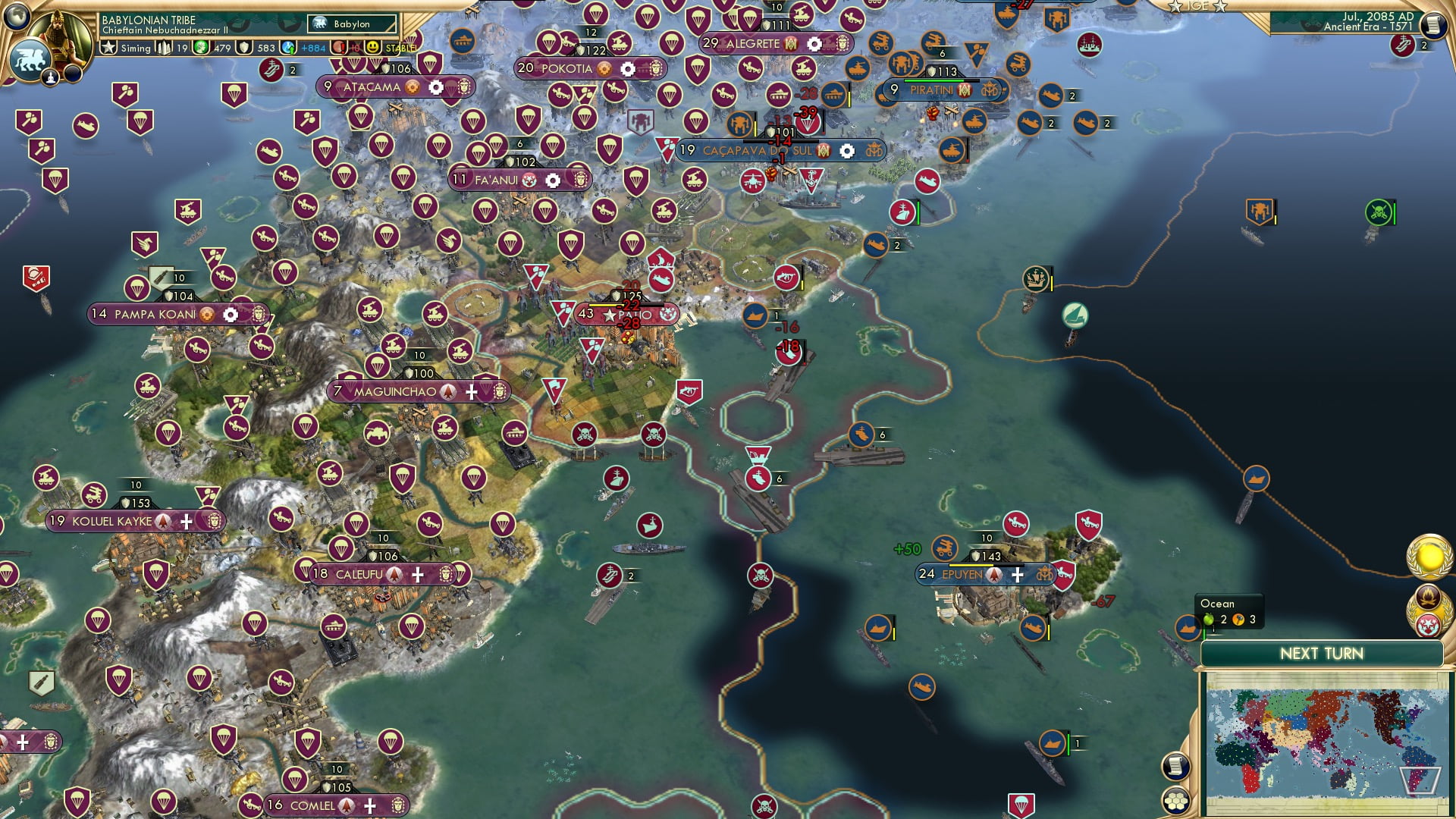This screenshot has width=1456, height=819.
Task: Click the flame emblem notification icon
Action: point(1428,599)
